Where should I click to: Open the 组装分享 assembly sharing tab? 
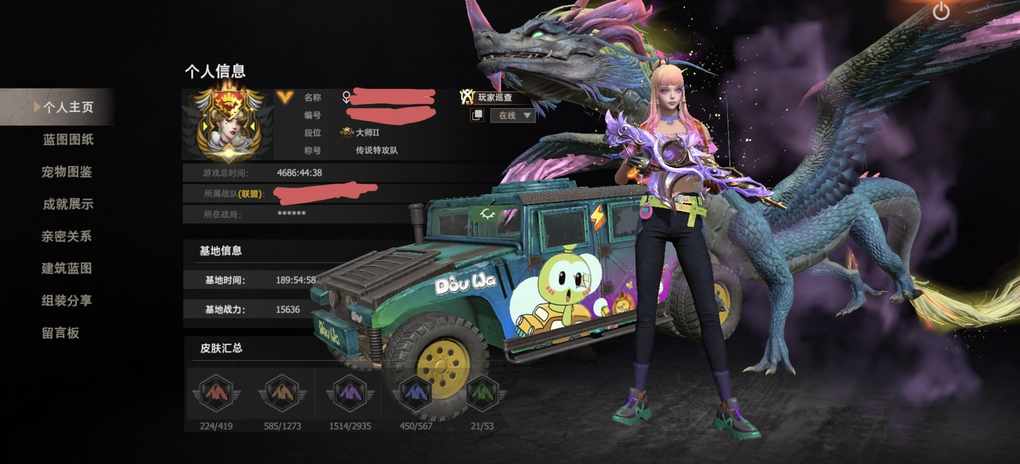click(67, 300)
